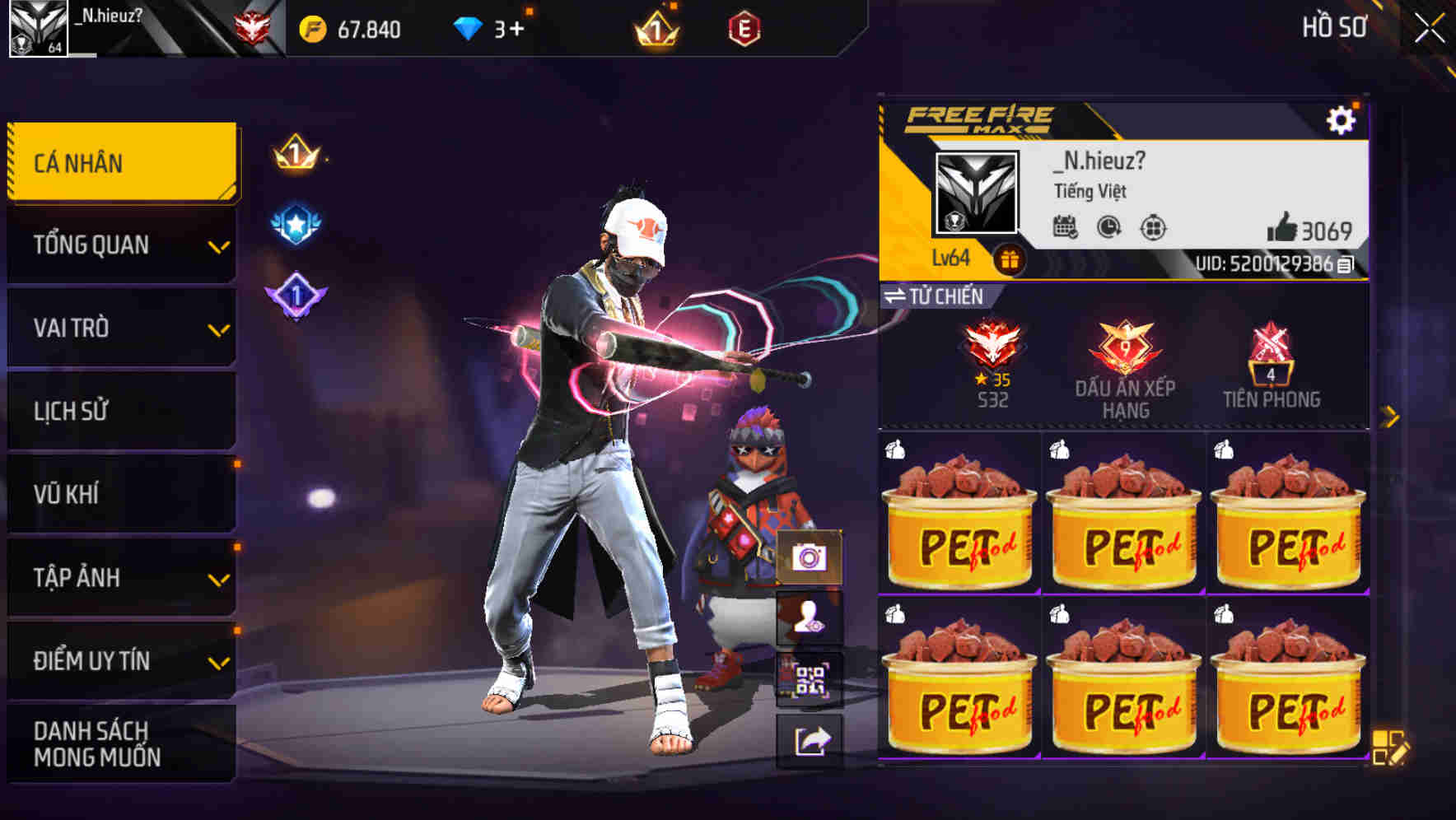Click the TỬ CHIẾN mode switcher
This screenshot has height=820, width=1456.
coord(931,297)
